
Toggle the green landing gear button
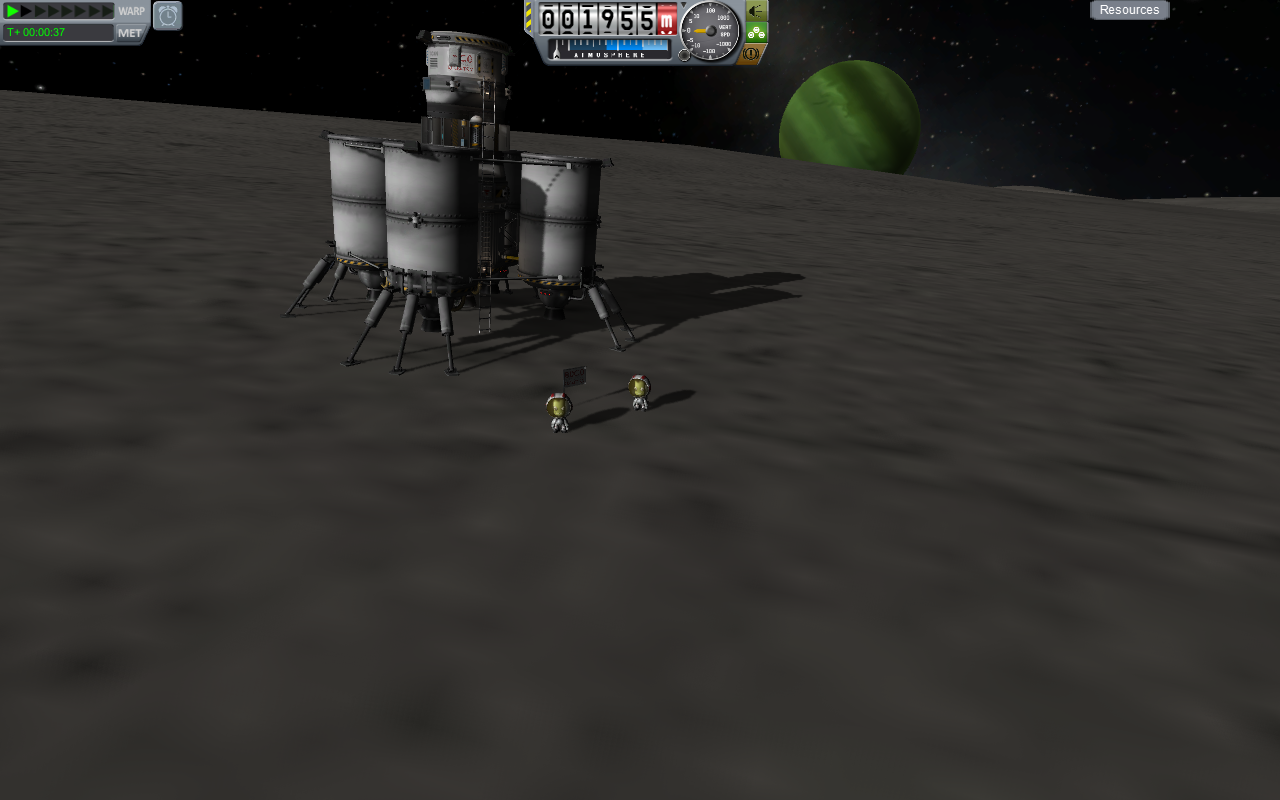click(756, 32)
